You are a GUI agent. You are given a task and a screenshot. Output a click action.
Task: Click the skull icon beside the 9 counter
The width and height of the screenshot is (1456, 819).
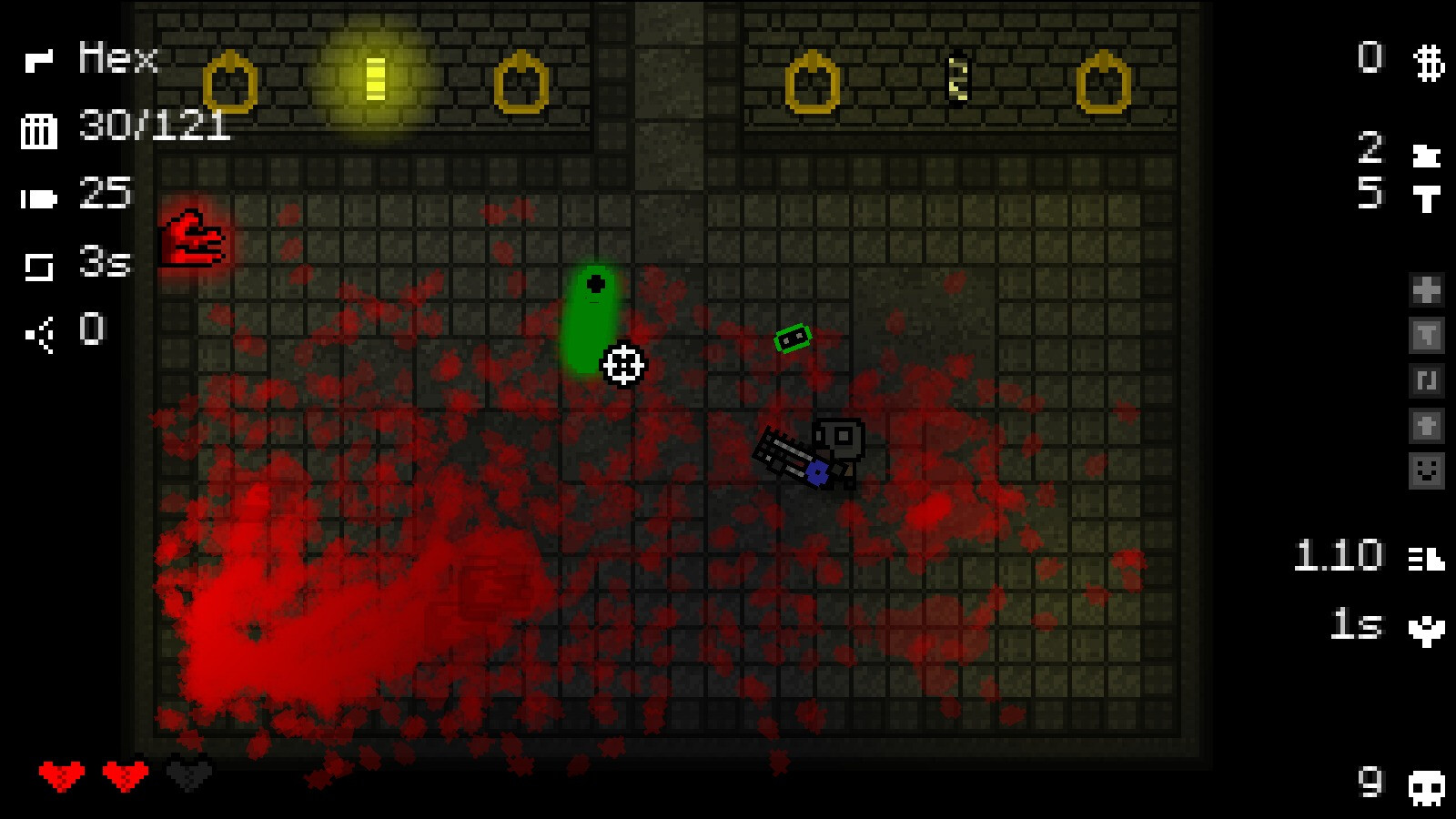tap(1429, 784)
